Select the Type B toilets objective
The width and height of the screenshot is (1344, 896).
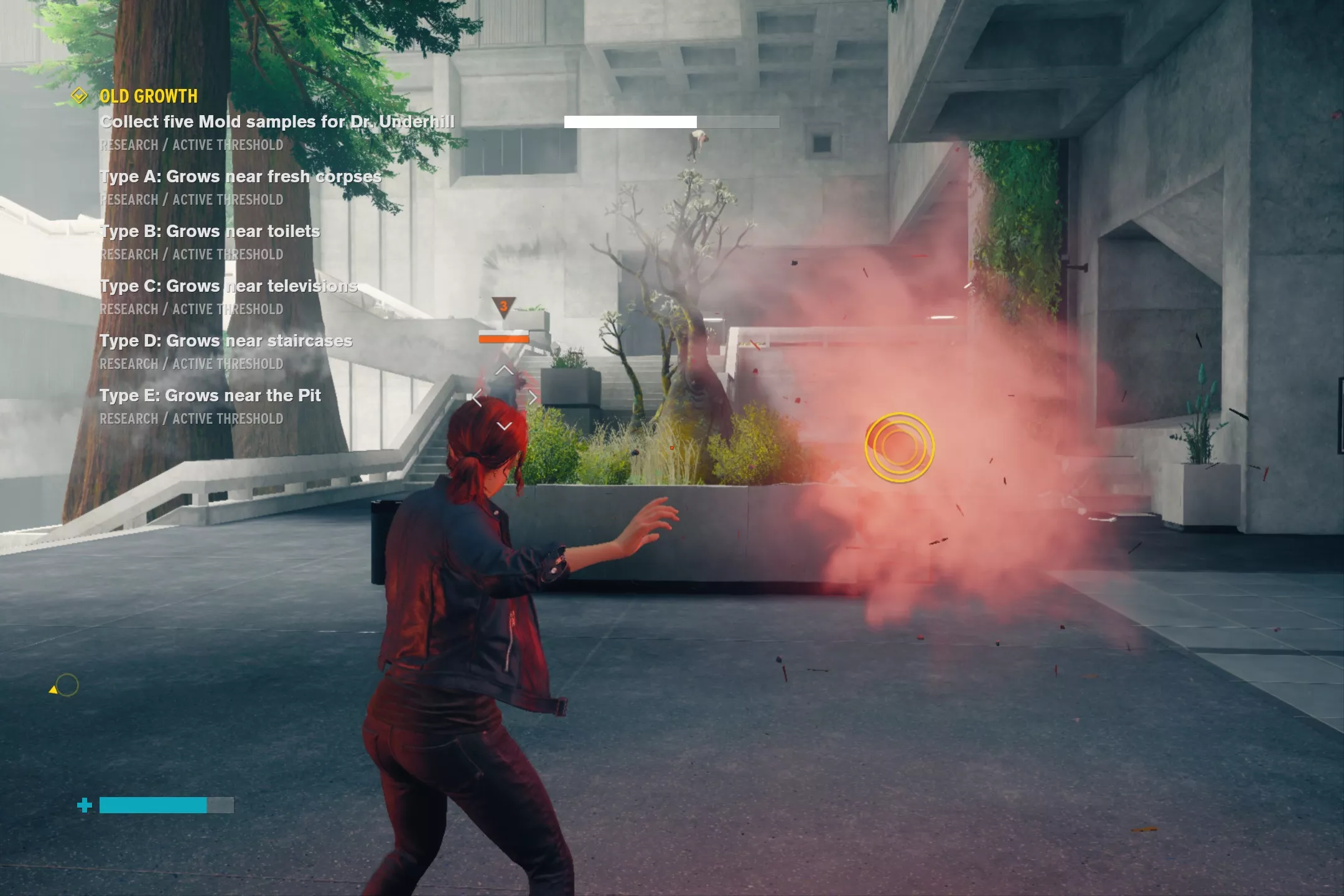pyautogui.click(x=210, y=231)
